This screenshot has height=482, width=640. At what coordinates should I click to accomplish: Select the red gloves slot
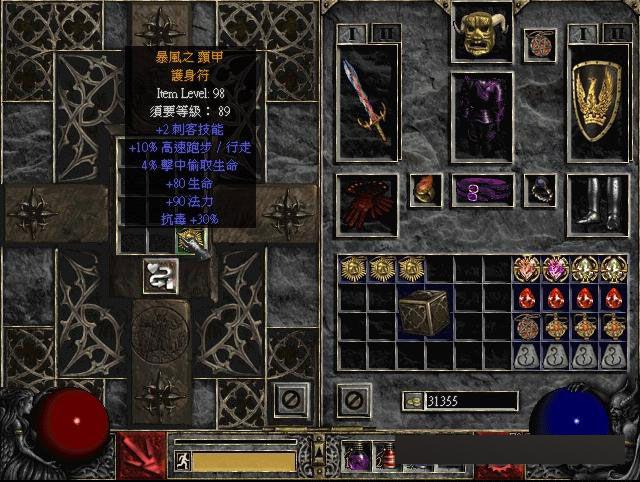tap(367, 204)
